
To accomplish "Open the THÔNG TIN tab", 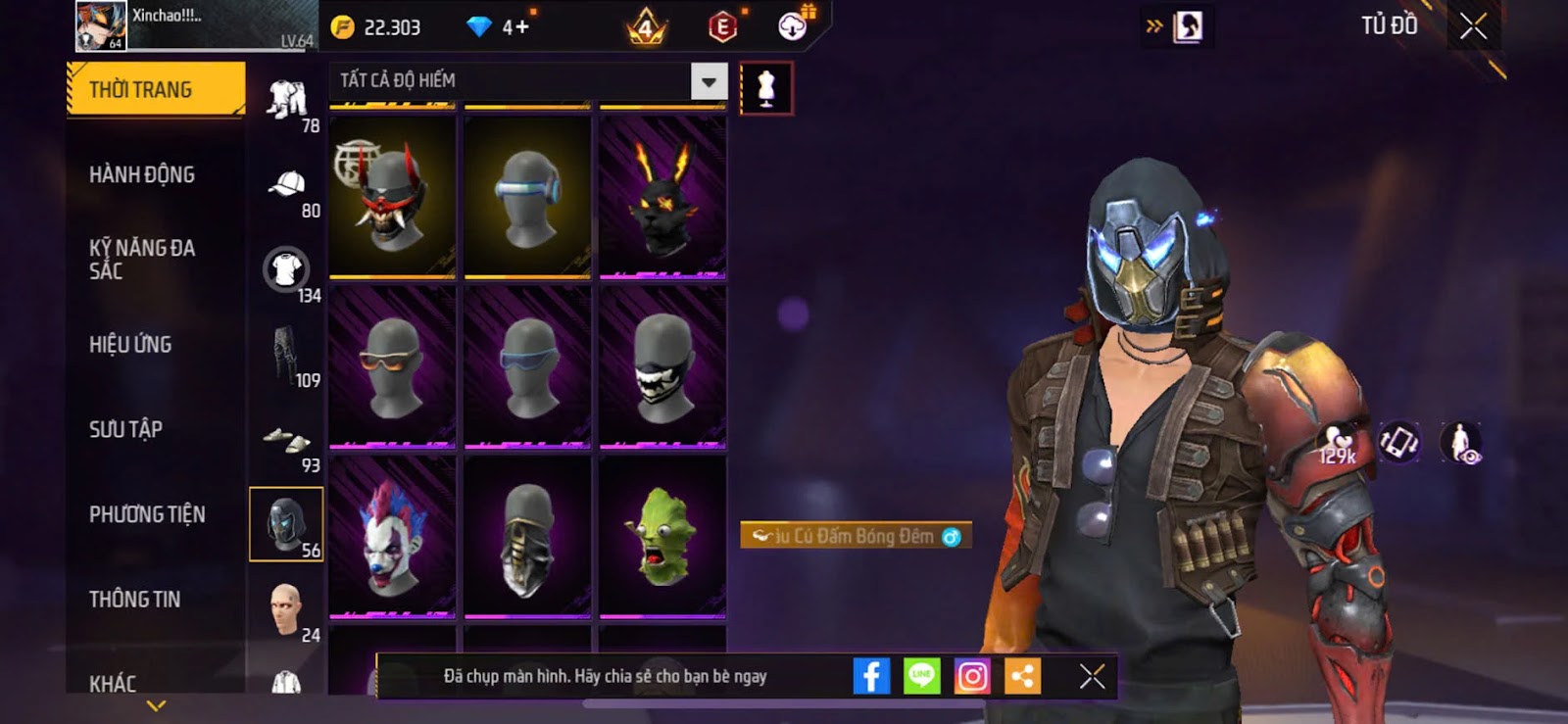I will click(x=134, y=600).
